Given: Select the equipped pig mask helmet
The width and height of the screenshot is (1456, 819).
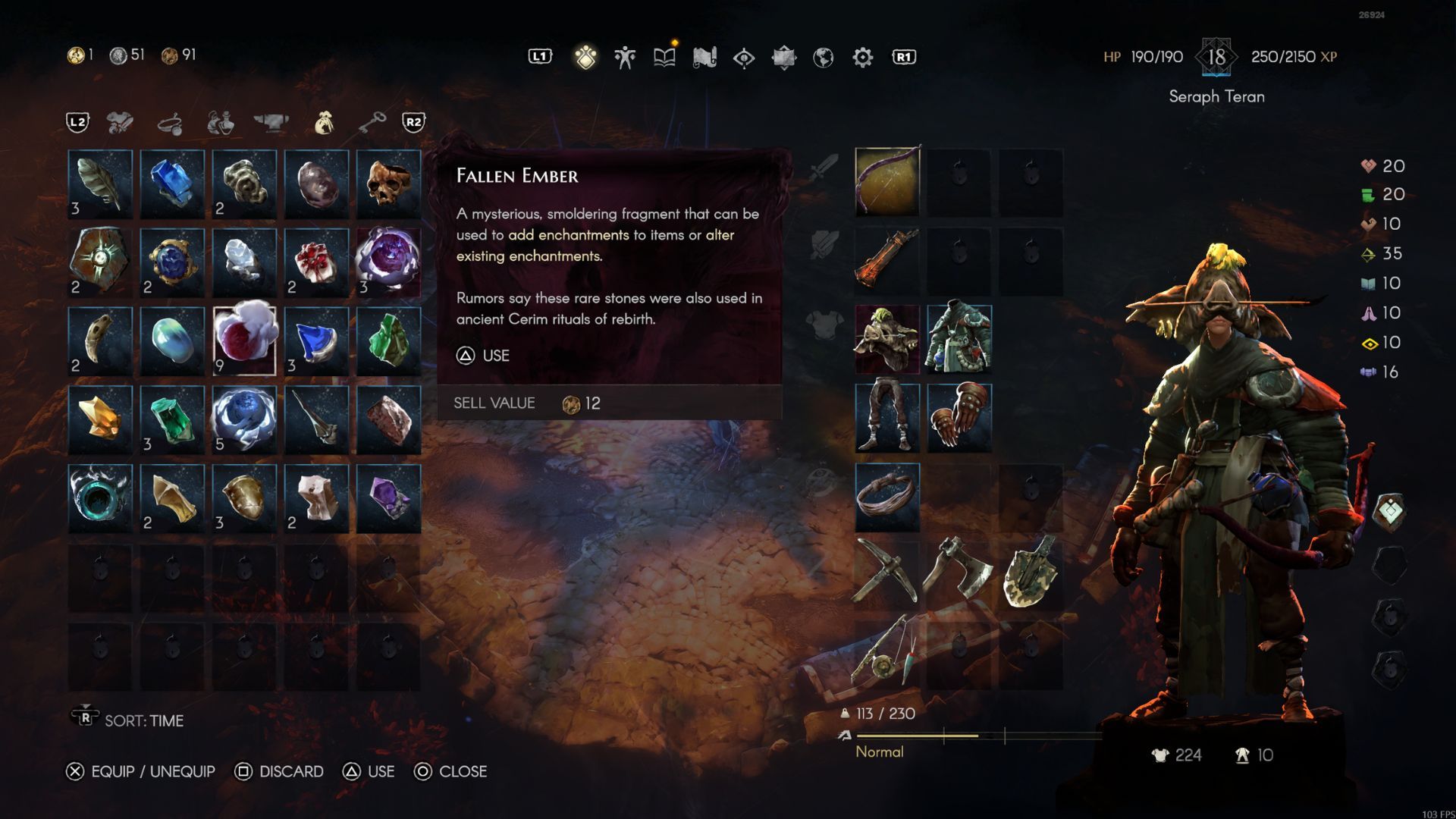Looking at the screenshot, I should click(x=887, y=339).
